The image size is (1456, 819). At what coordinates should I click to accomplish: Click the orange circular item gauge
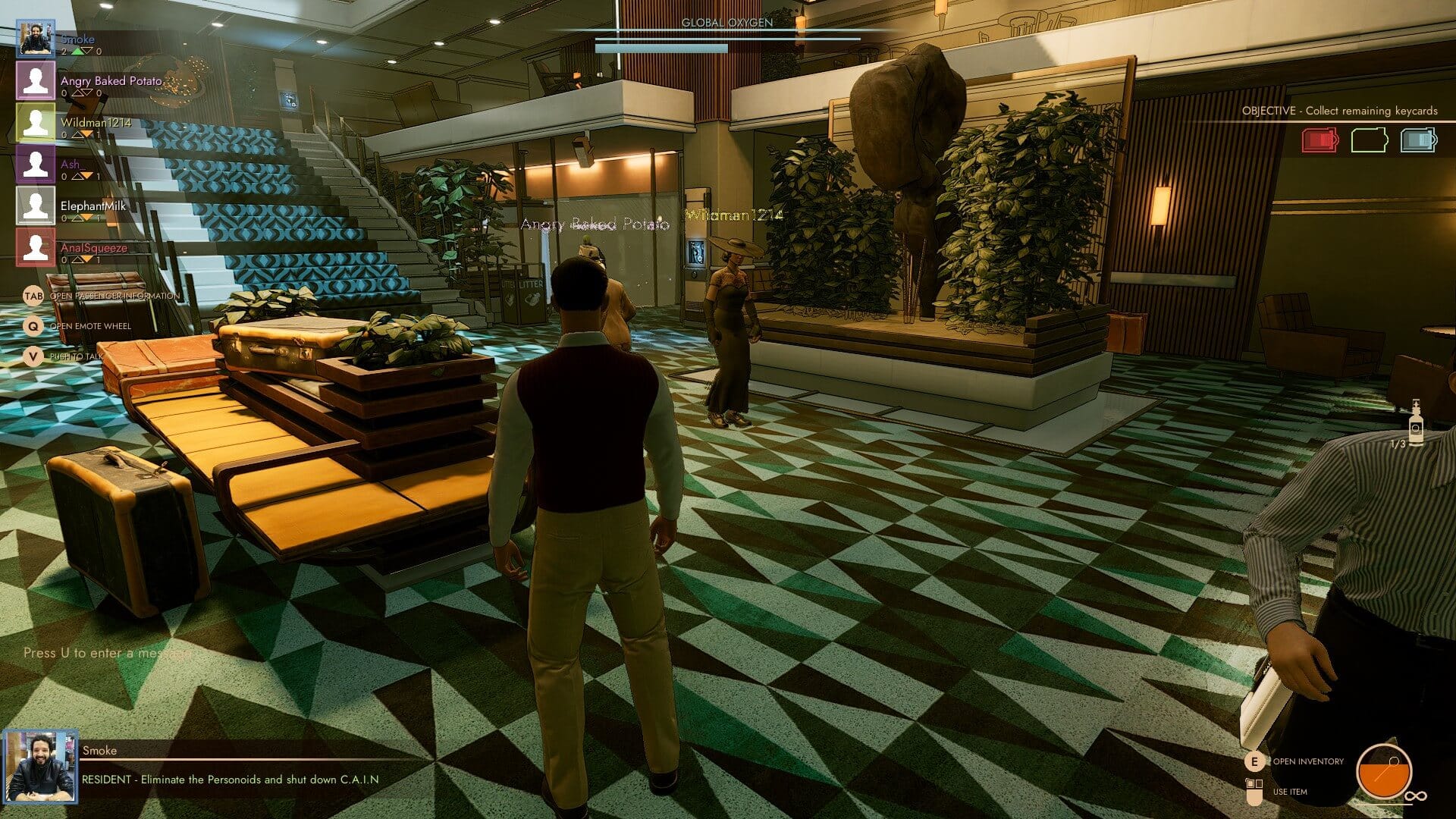click(x=1384, y=772)
